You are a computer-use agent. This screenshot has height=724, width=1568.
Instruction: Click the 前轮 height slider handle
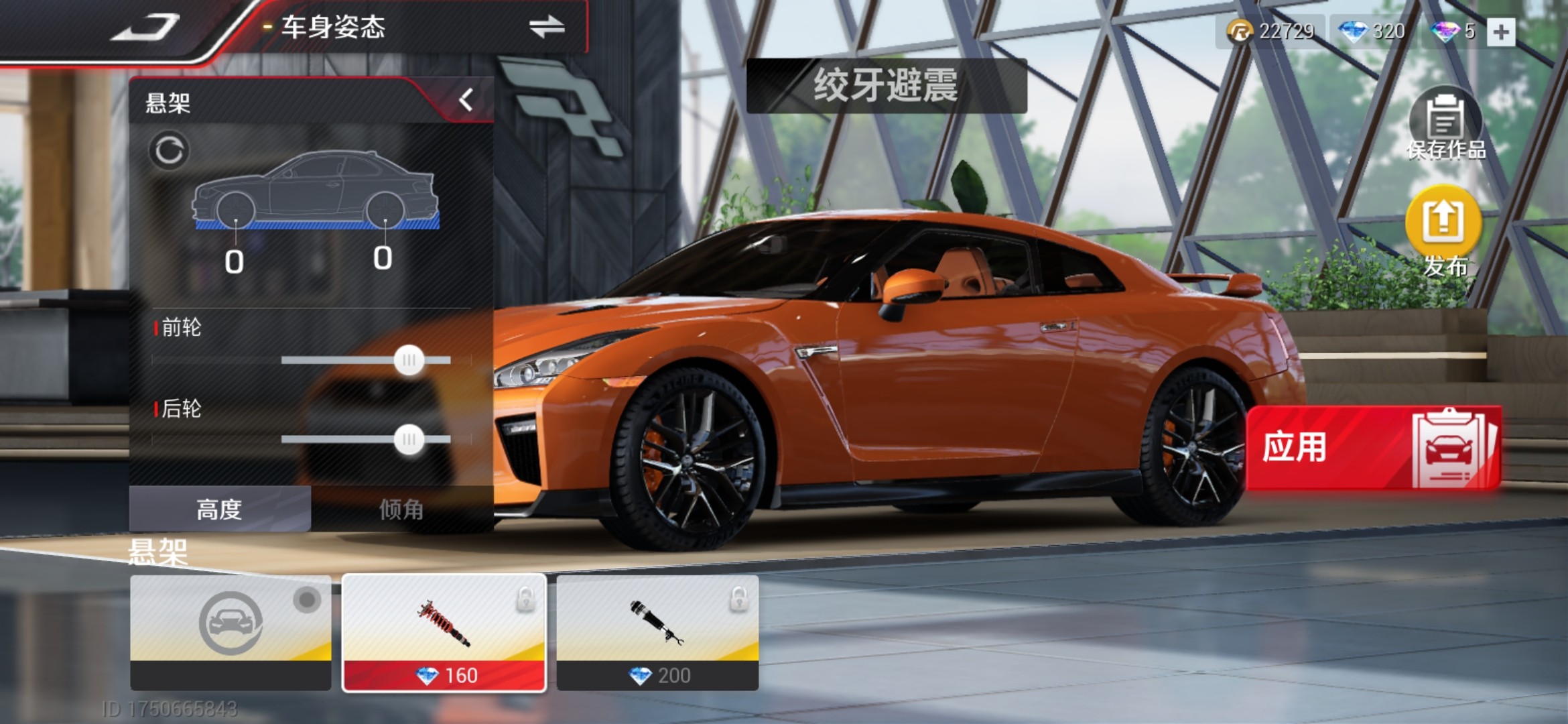point(409,361)
